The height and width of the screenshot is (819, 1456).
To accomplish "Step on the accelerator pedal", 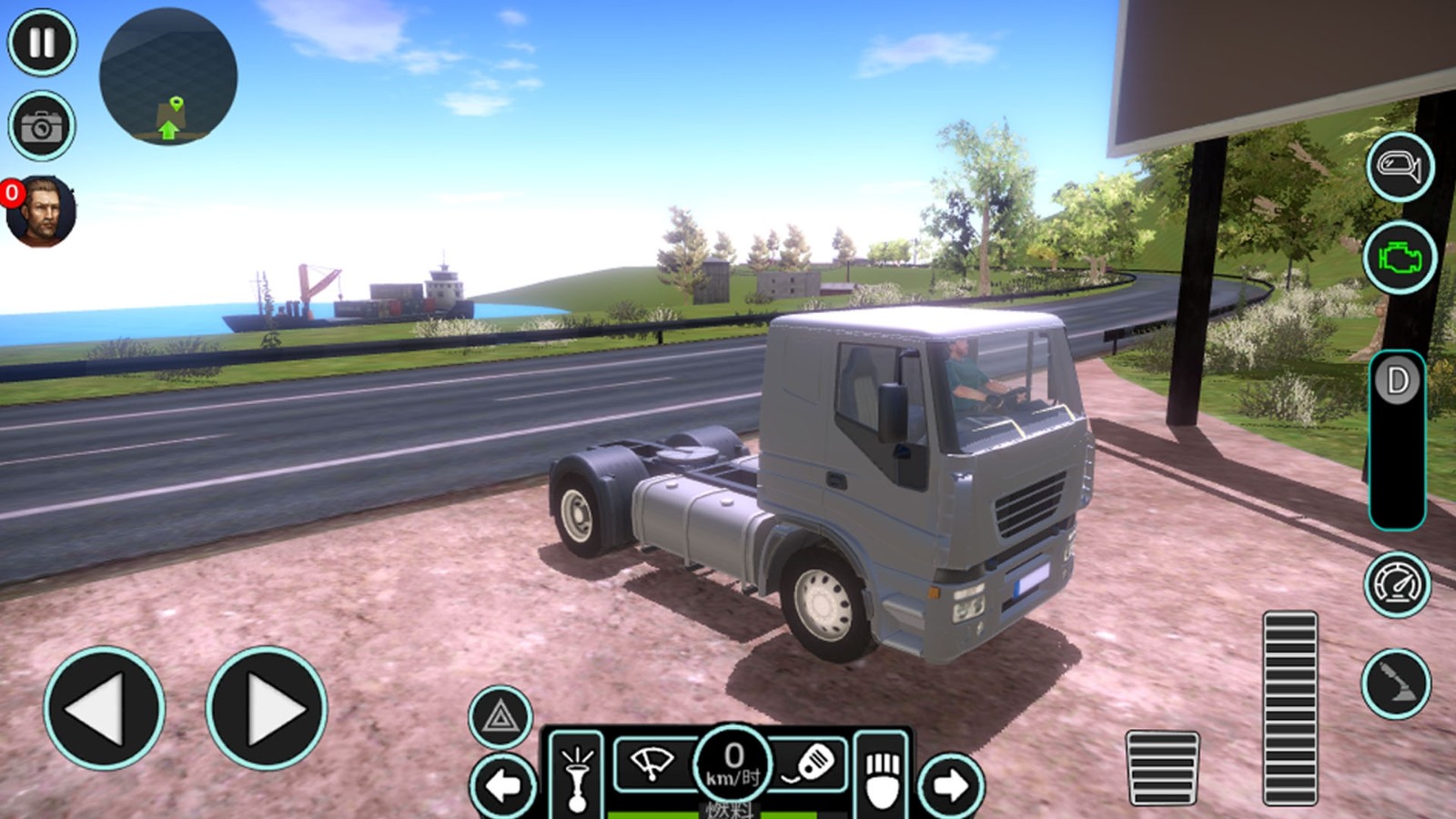I will tap(1289, 707).
